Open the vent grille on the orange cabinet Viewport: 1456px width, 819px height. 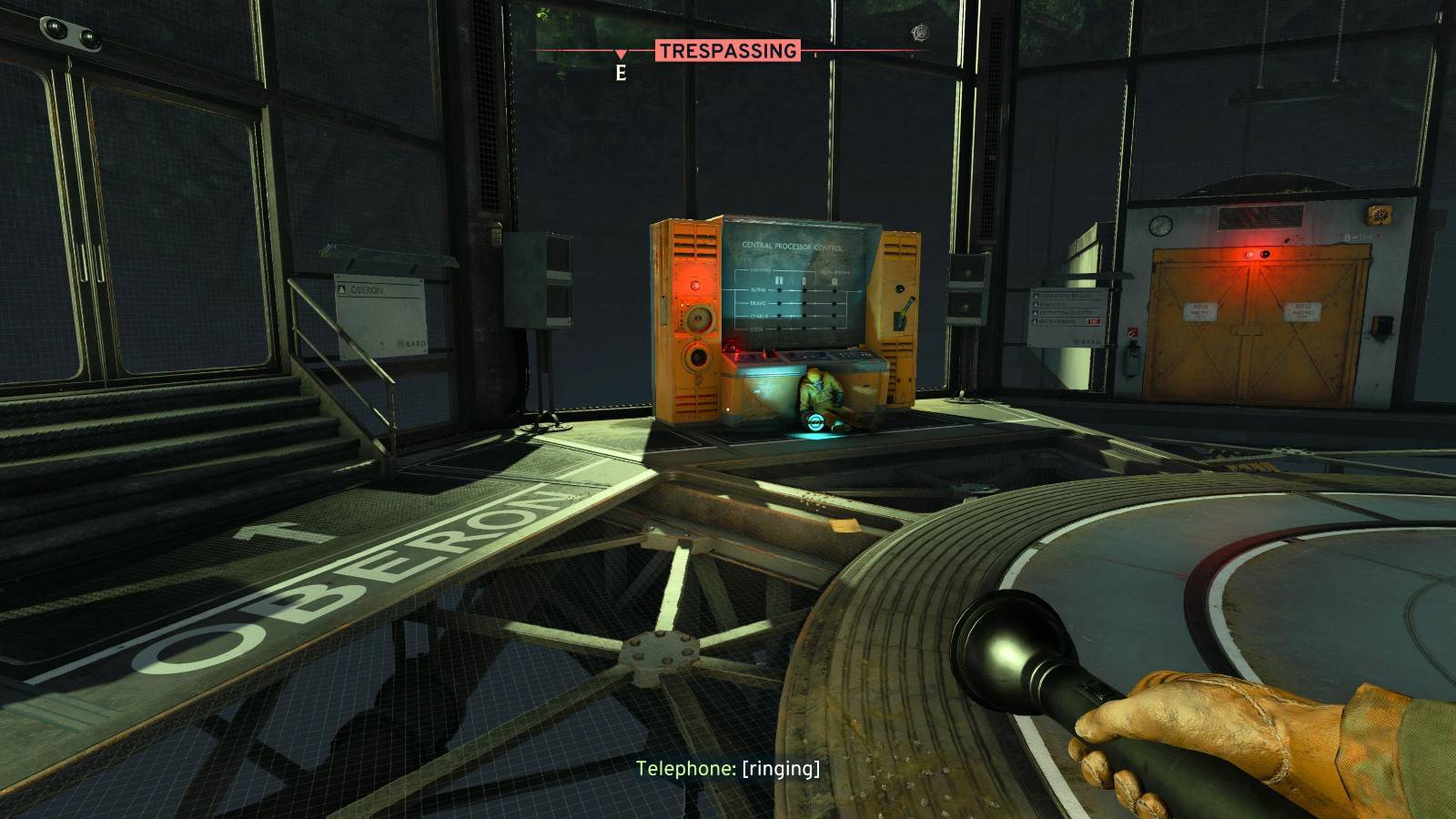tap(696, 246)
